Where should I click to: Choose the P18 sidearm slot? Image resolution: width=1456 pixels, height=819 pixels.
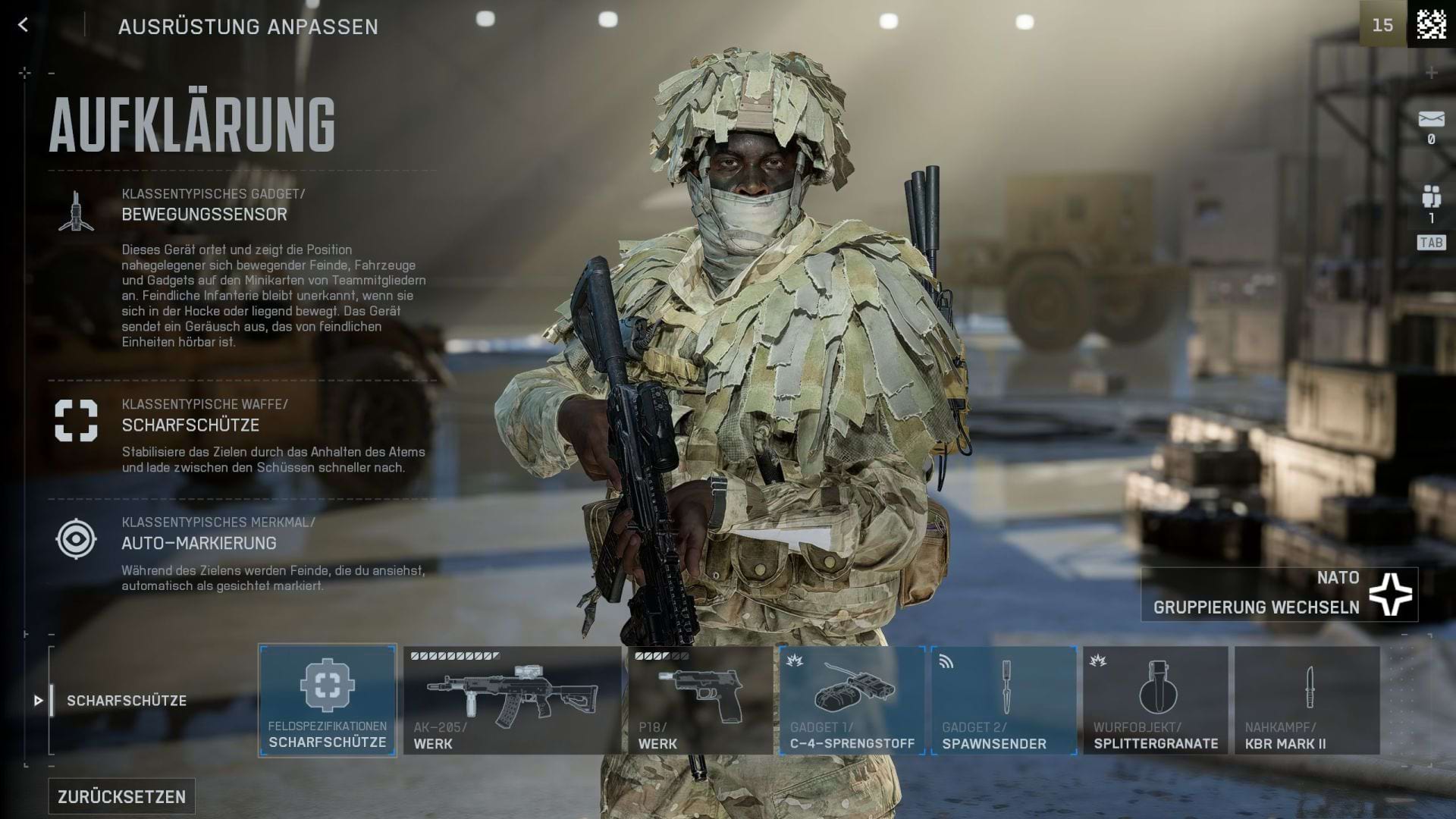(700, 700)
